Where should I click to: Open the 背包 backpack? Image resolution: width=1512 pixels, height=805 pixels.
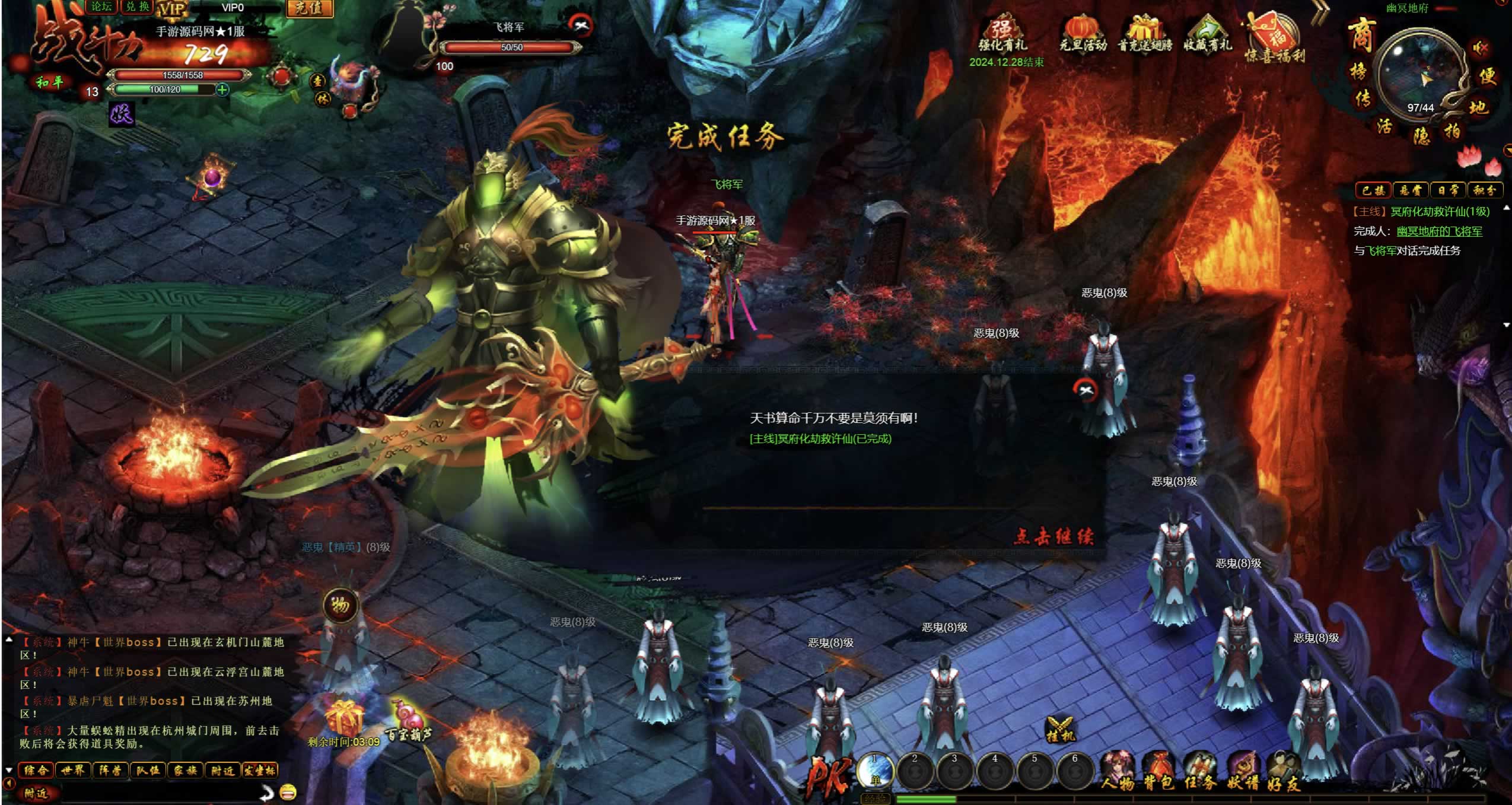1158,771
